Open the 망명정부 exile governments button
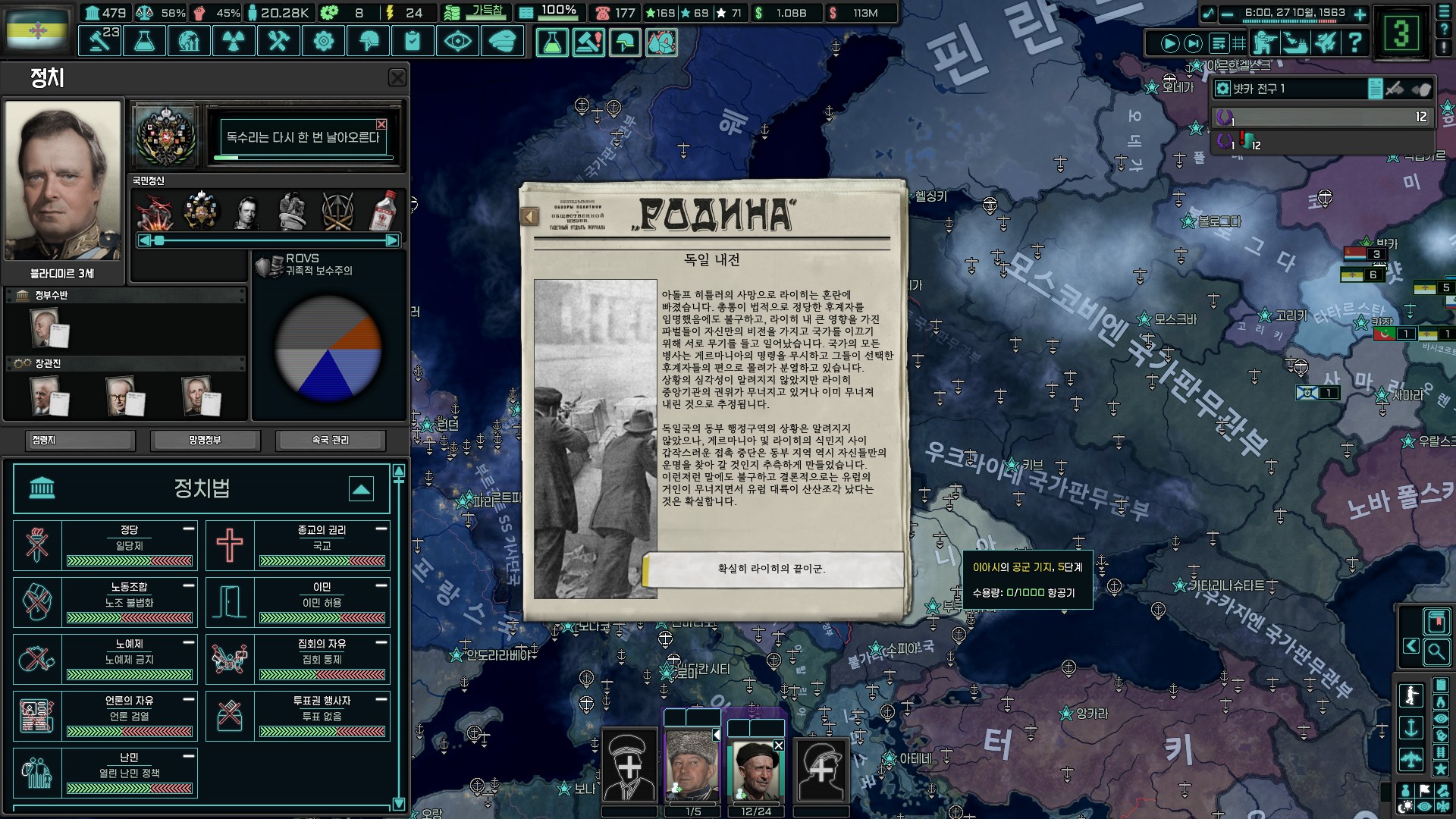The width and height of the screenshot is (1456, 819). 206,441
